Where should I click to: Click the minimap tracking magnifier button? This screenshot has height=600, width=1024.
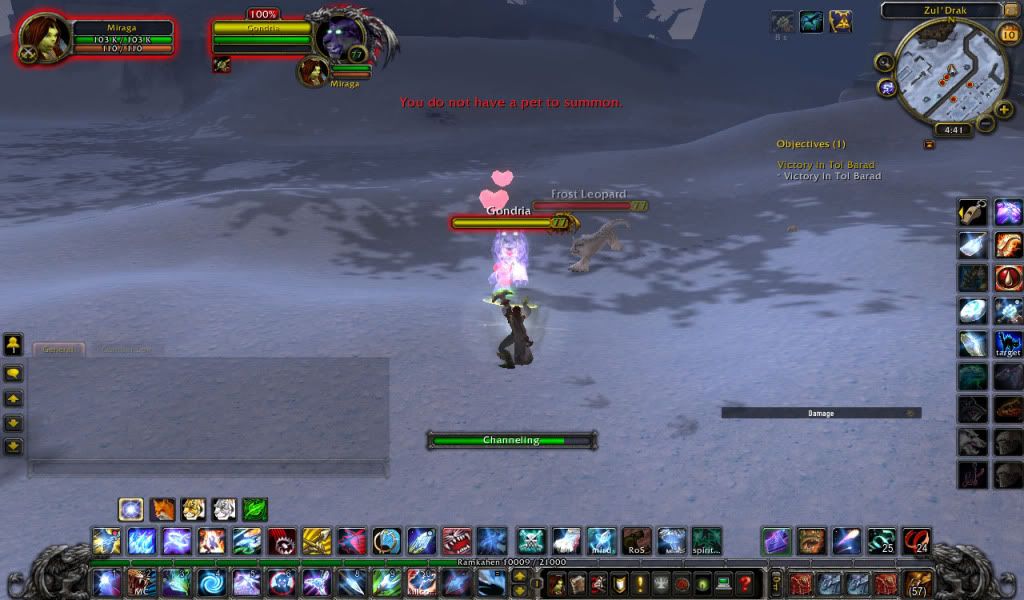click(885, 63)
